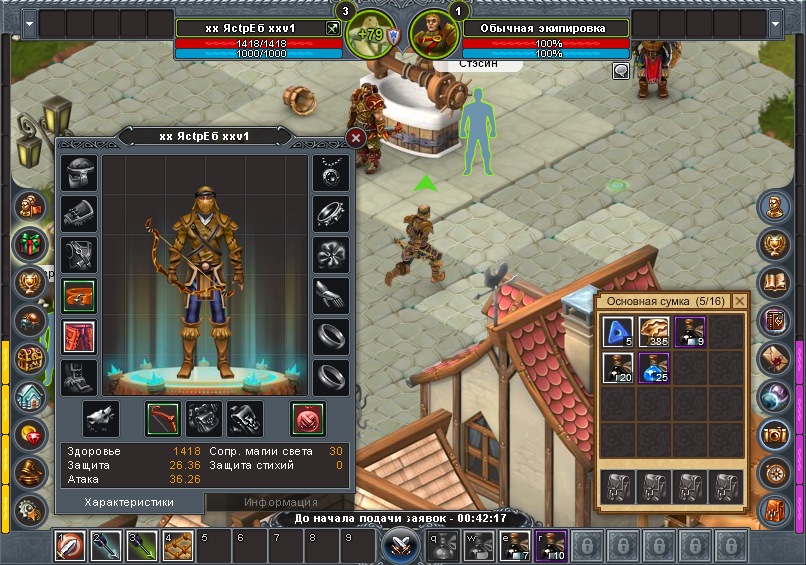Select the equipped orange belt slot
This screenshot has width=806, height=565.
click(79, 297)
